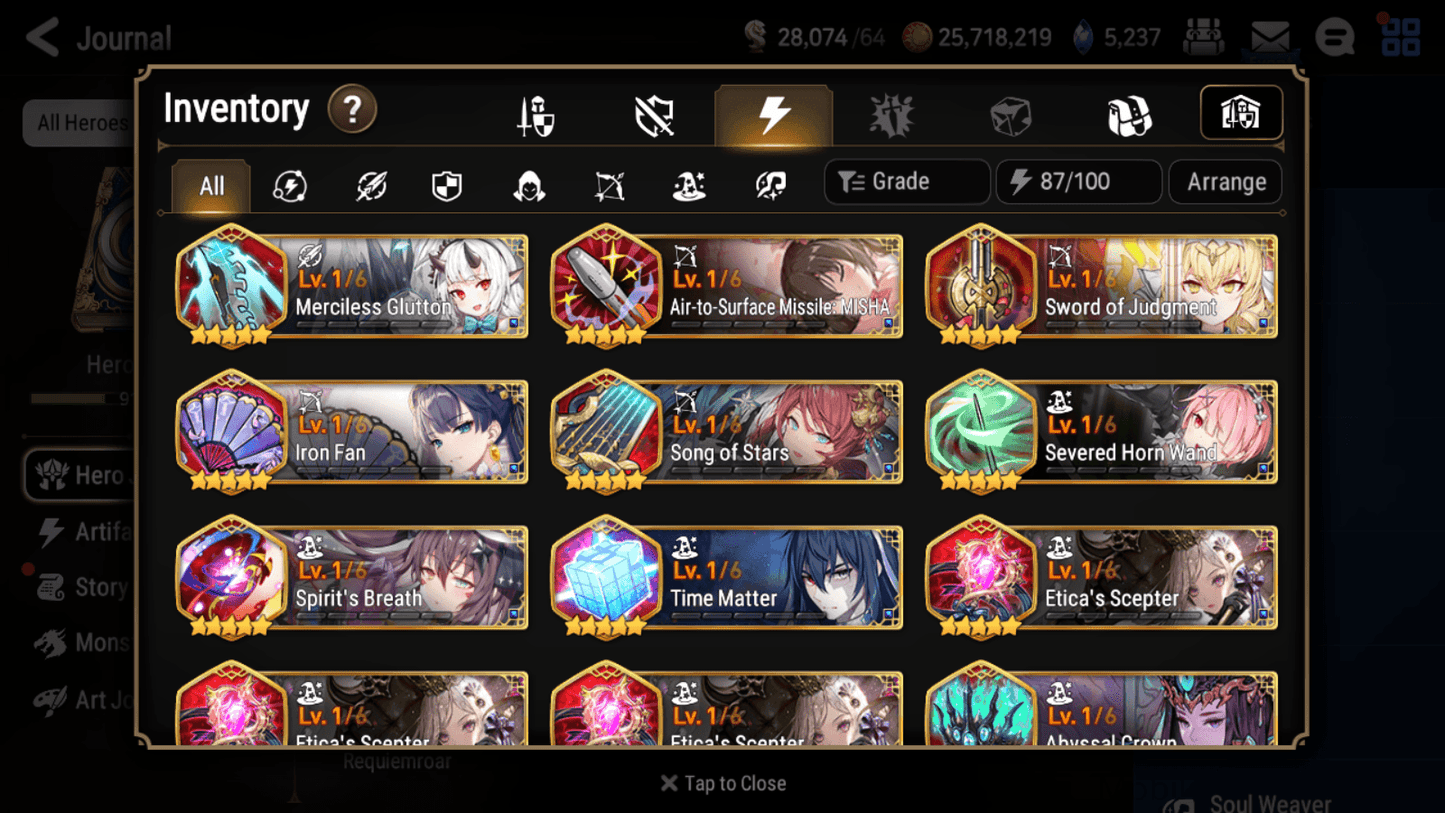Open the mail inbox envelope
1445x813 pixels.
pyautogui.click(x=1268, y=37)
